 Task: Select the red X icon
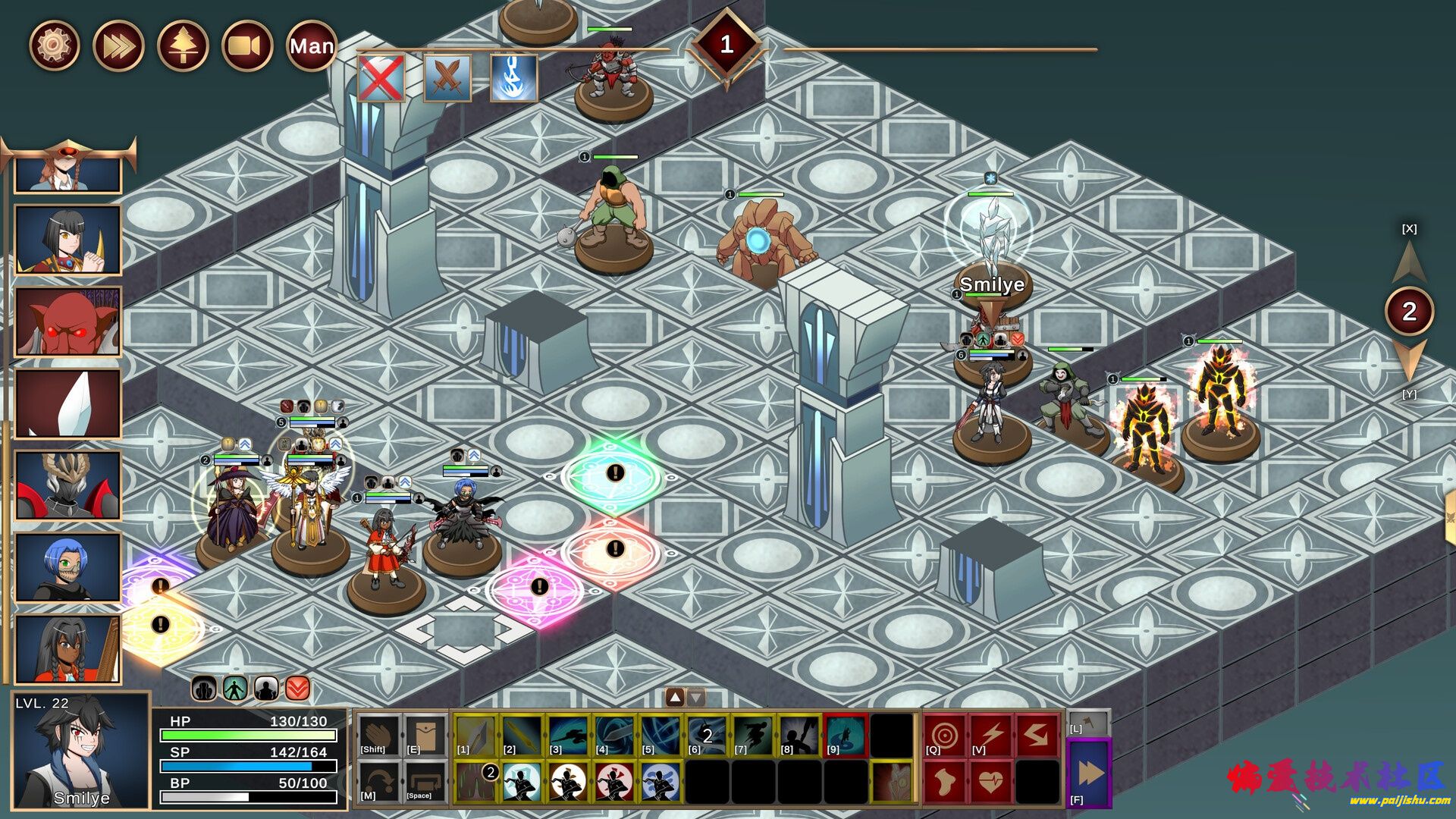point(381,77)
